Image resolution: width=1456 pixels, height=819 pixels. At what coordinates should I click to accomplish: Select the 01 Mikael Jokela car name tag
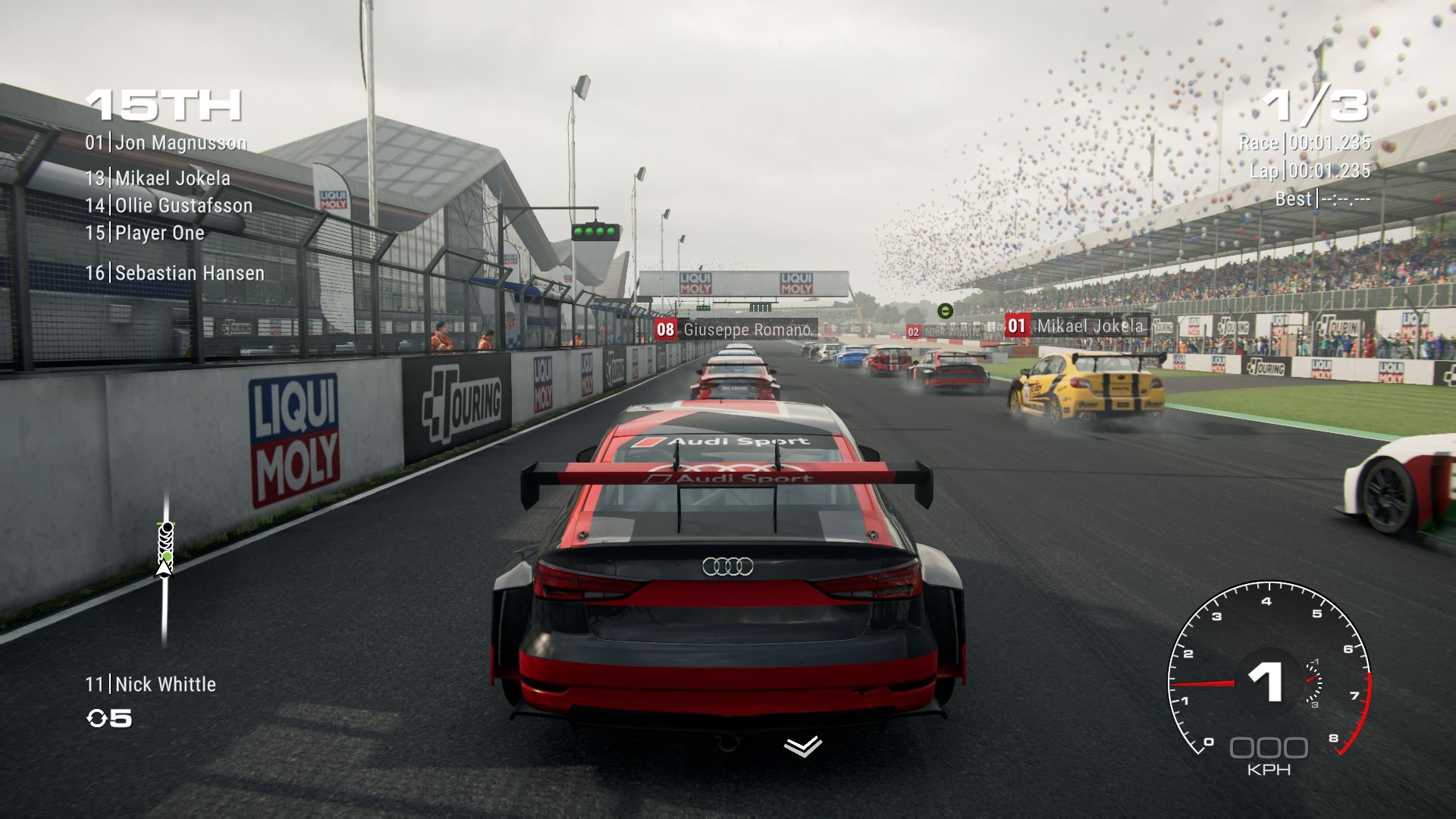pos(1077,326)
